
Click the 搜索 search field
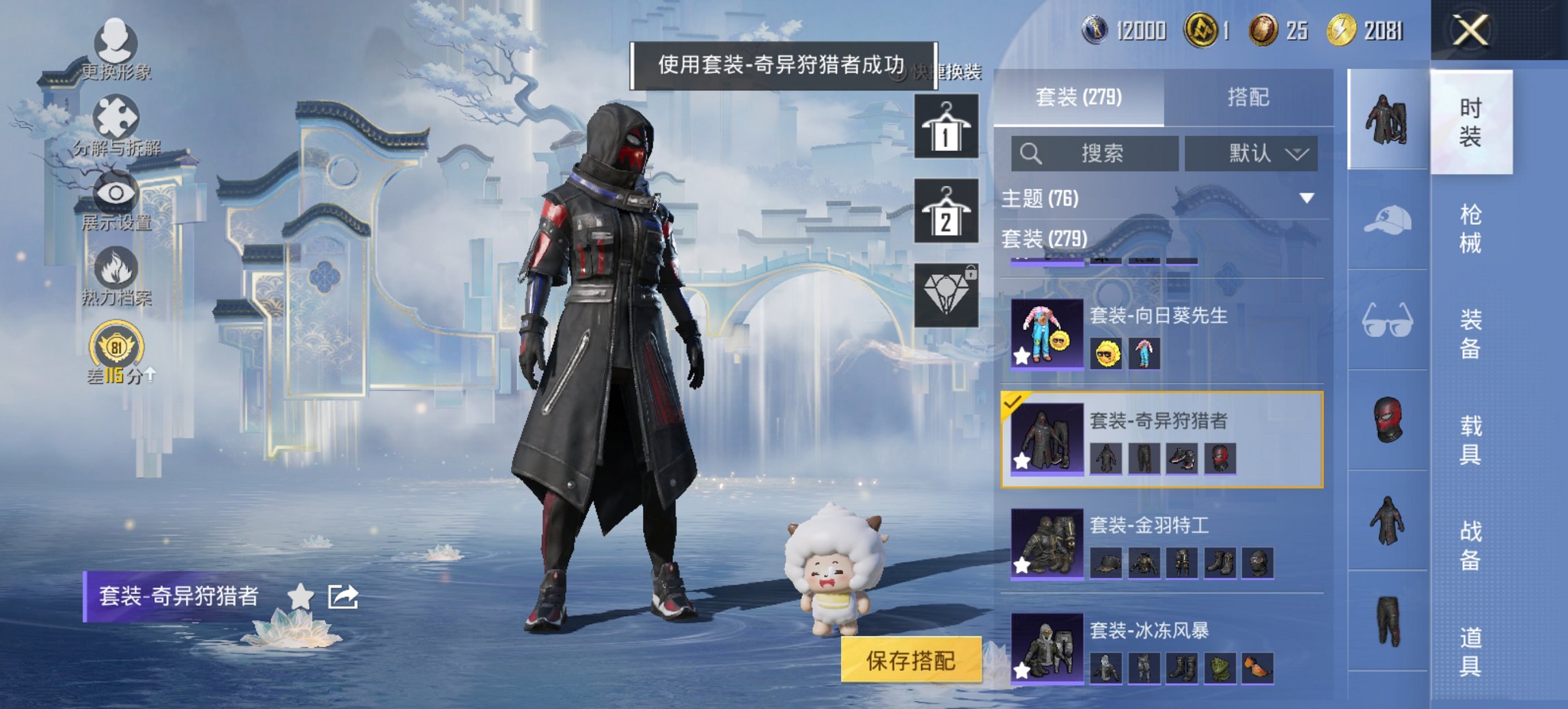click(1093, 153)
